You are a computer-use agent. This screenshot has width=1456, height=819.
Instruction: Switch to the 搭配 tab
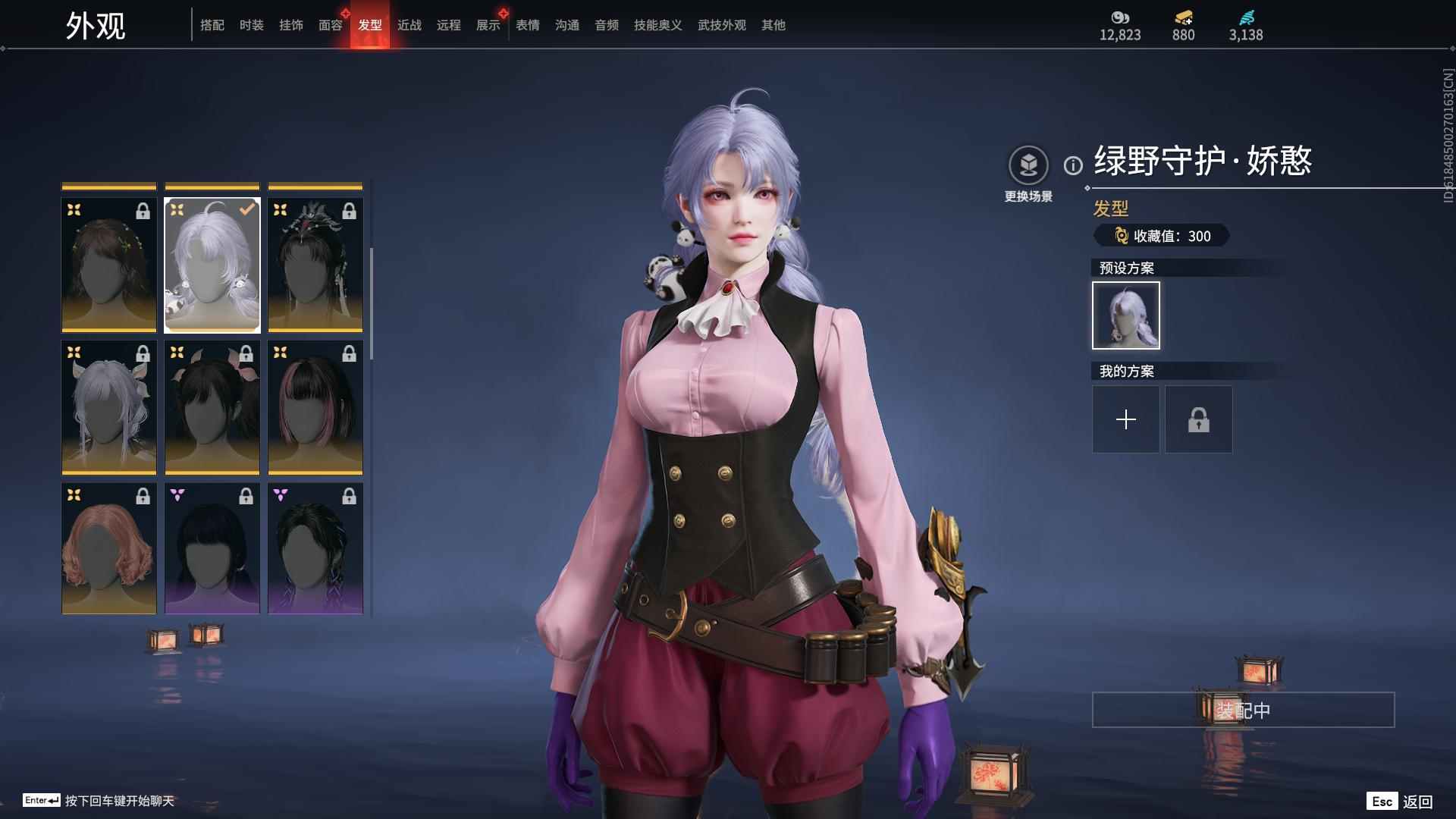(212, 25)
